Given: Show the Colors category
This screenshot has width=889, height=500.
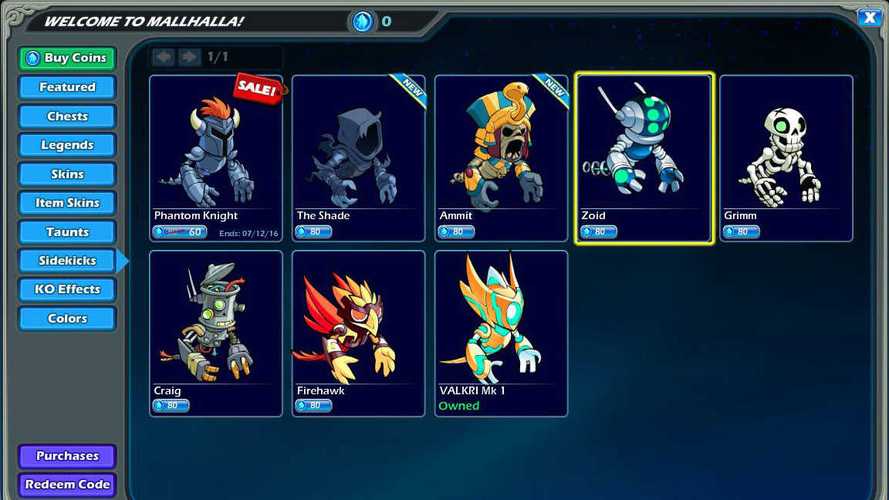Looking at the screenshot, I should [x=67, y=319].
